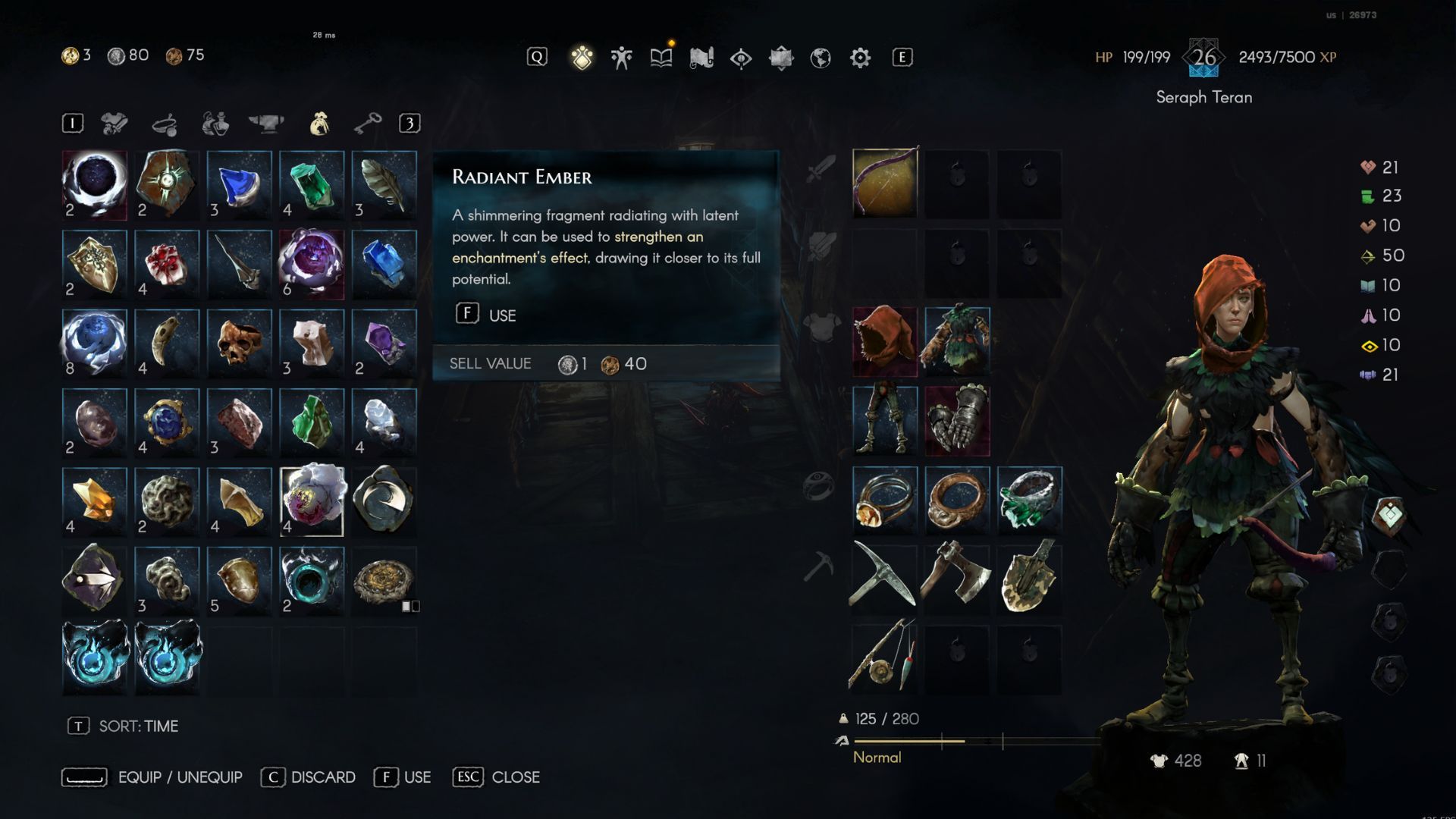Switch to the character skills figure tab
The height and width of the screenshot is (819, 1456).
pos(622,58)
